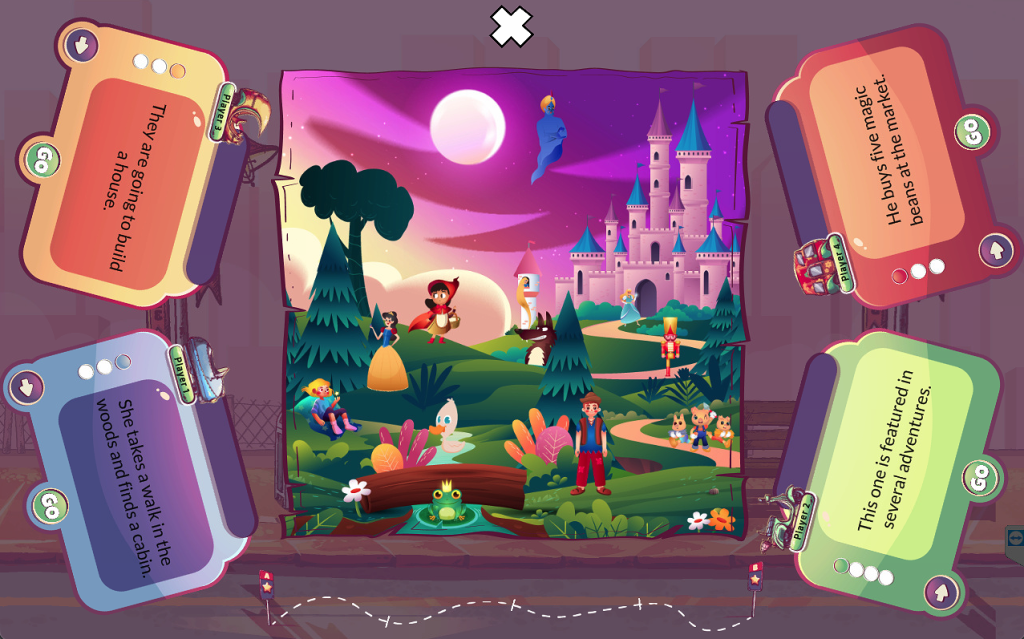Tap the arrow on the "several adventures" card
This screenshot has height=639, width=1024.
coord(940,592)
